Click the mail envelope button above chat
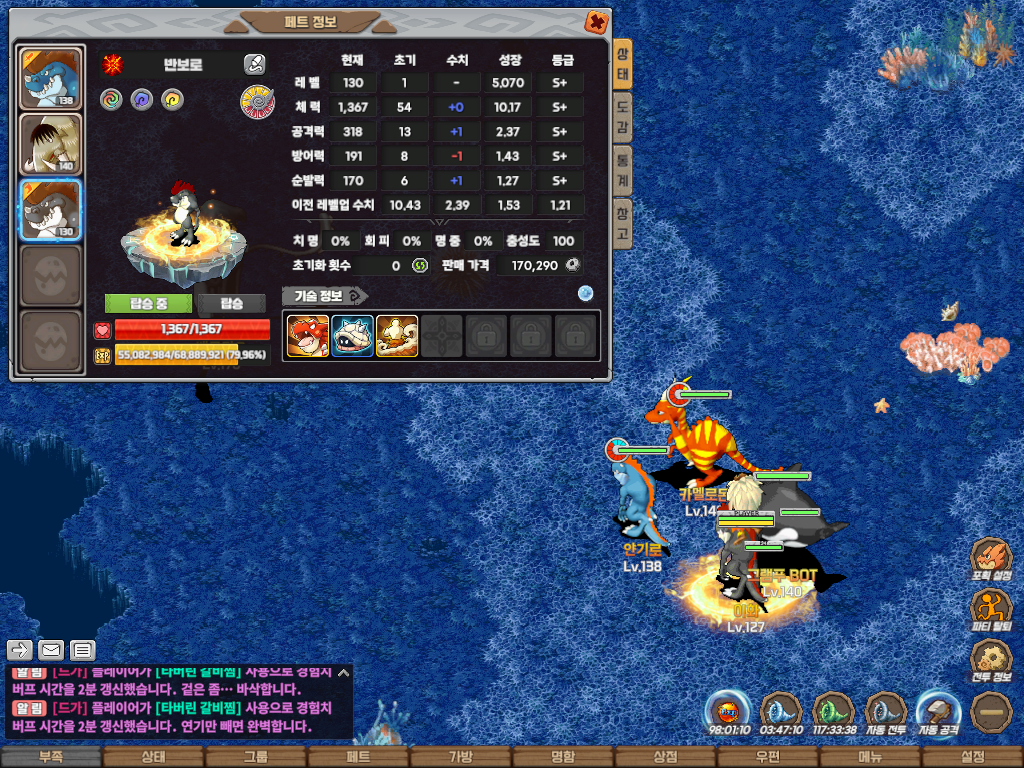Screen dimensions: 1024x768 (x=51, y=650)
